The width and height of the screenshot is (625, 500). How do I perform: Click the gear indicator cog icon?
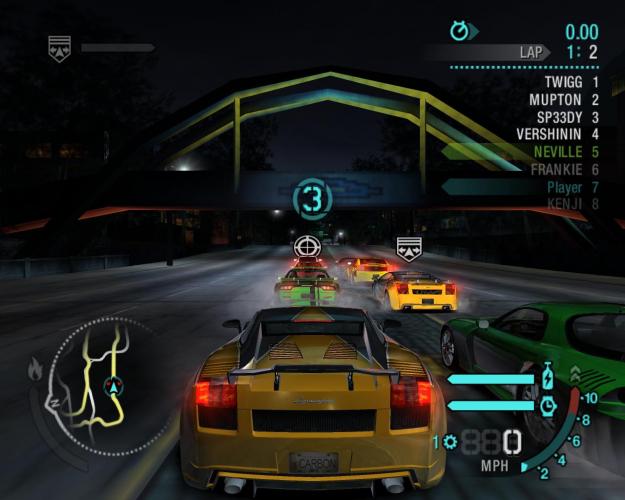point(450,441)
